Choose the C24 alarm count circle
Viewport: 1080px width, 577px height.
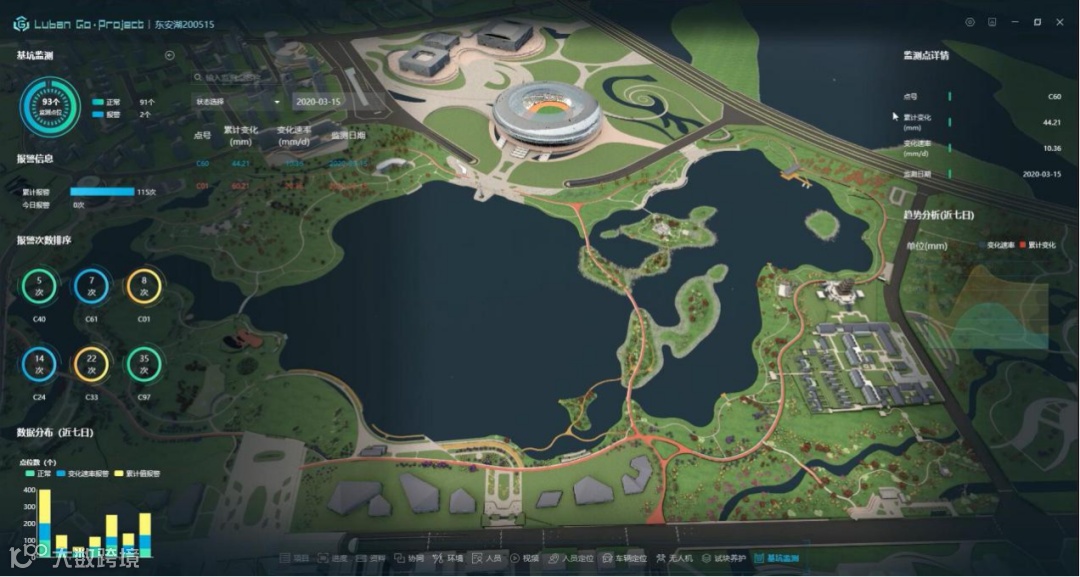coord(39,364)
